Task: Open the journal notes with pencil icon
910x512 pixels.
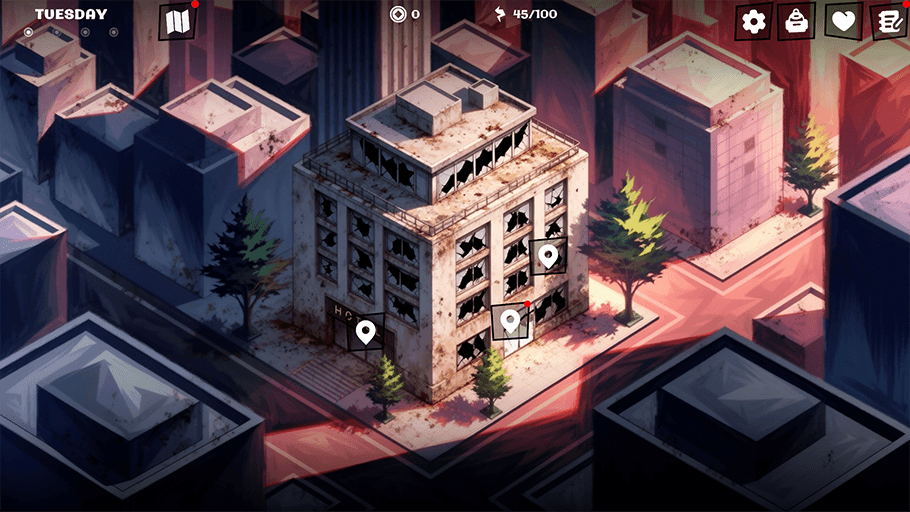Action: click(x=887, y=21)
